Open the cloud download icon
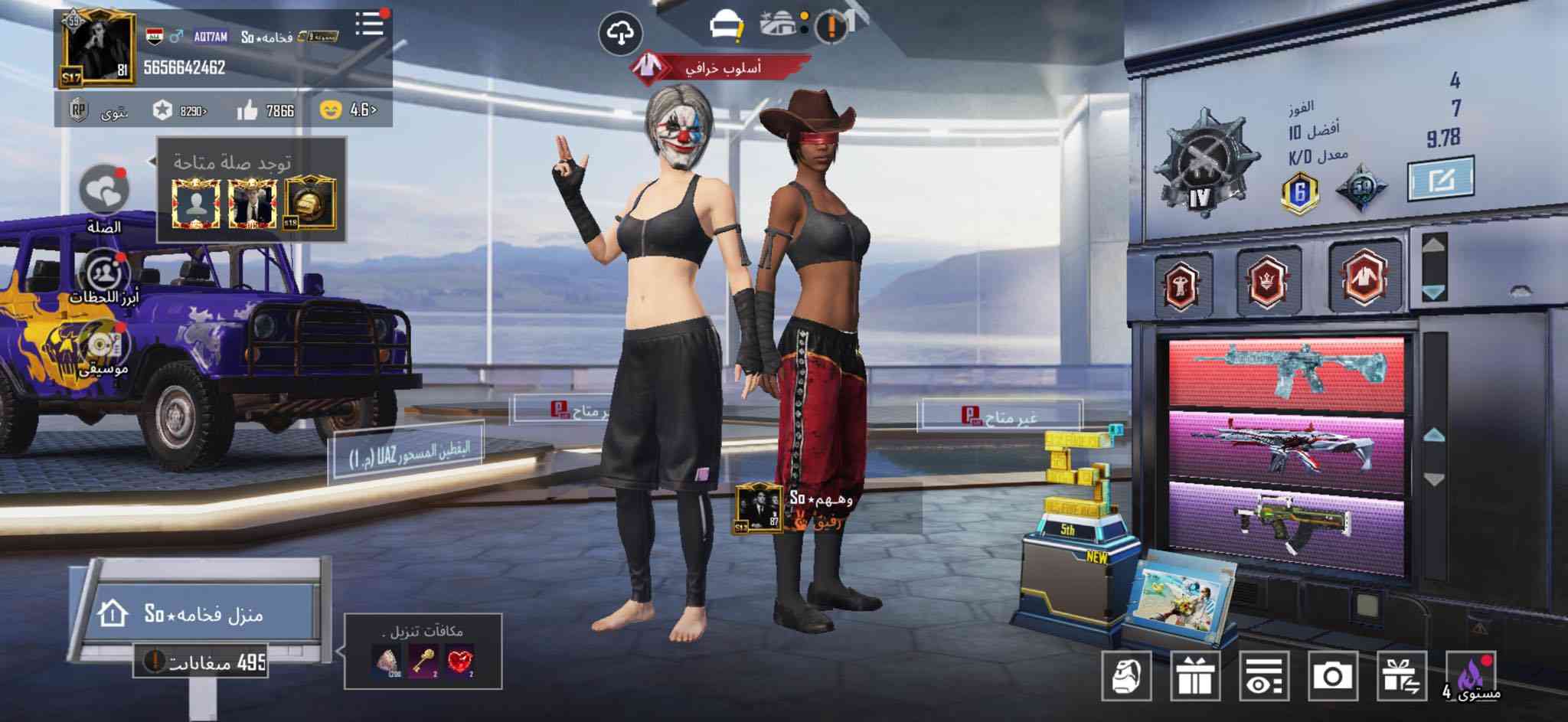Viewport: 1568px width, 722px height. click(x=620, y=34)
